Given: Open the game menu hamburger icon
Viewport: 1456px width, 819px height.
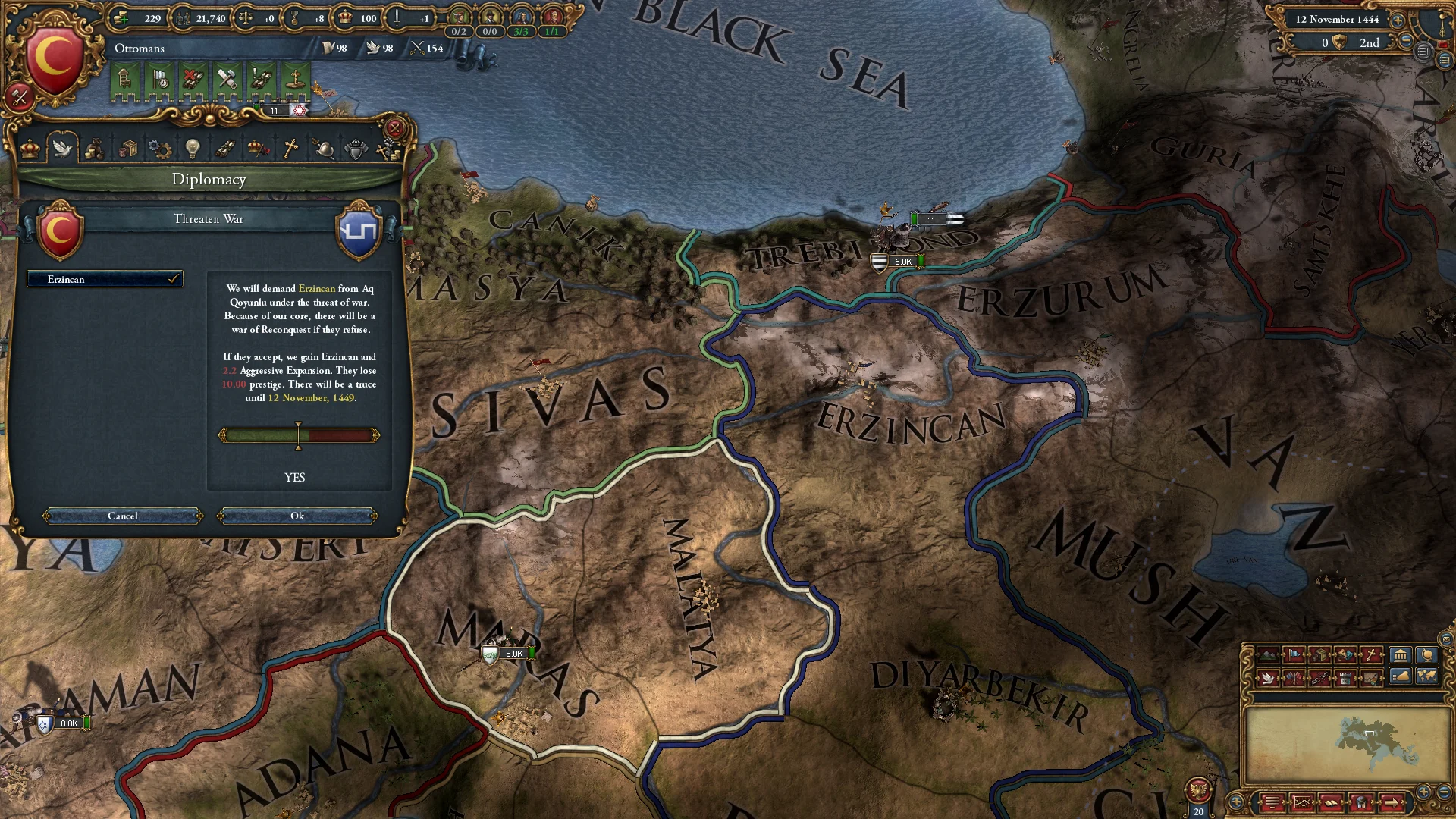Looking at the screenshot, I should coord(1423,52).
